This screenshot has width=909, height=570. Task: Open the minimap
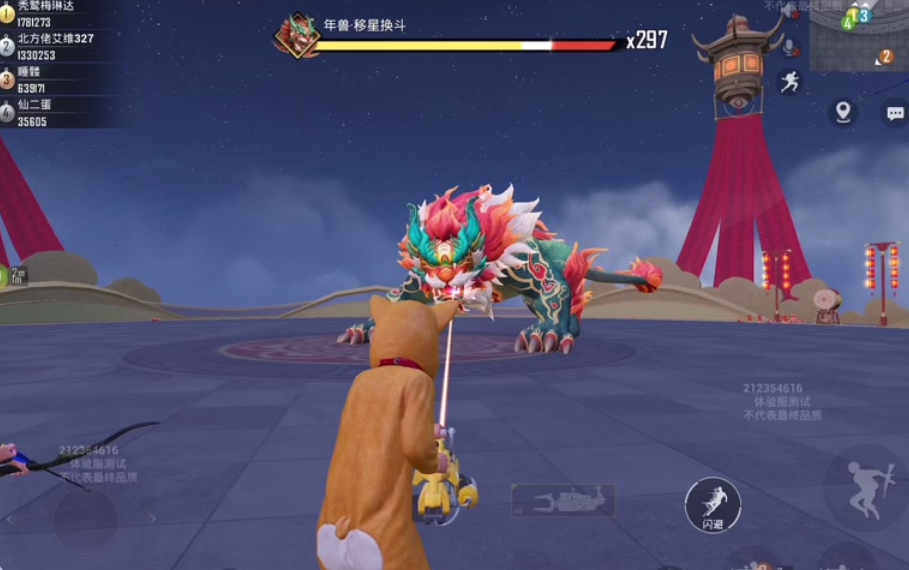click(x=857, y=37)
